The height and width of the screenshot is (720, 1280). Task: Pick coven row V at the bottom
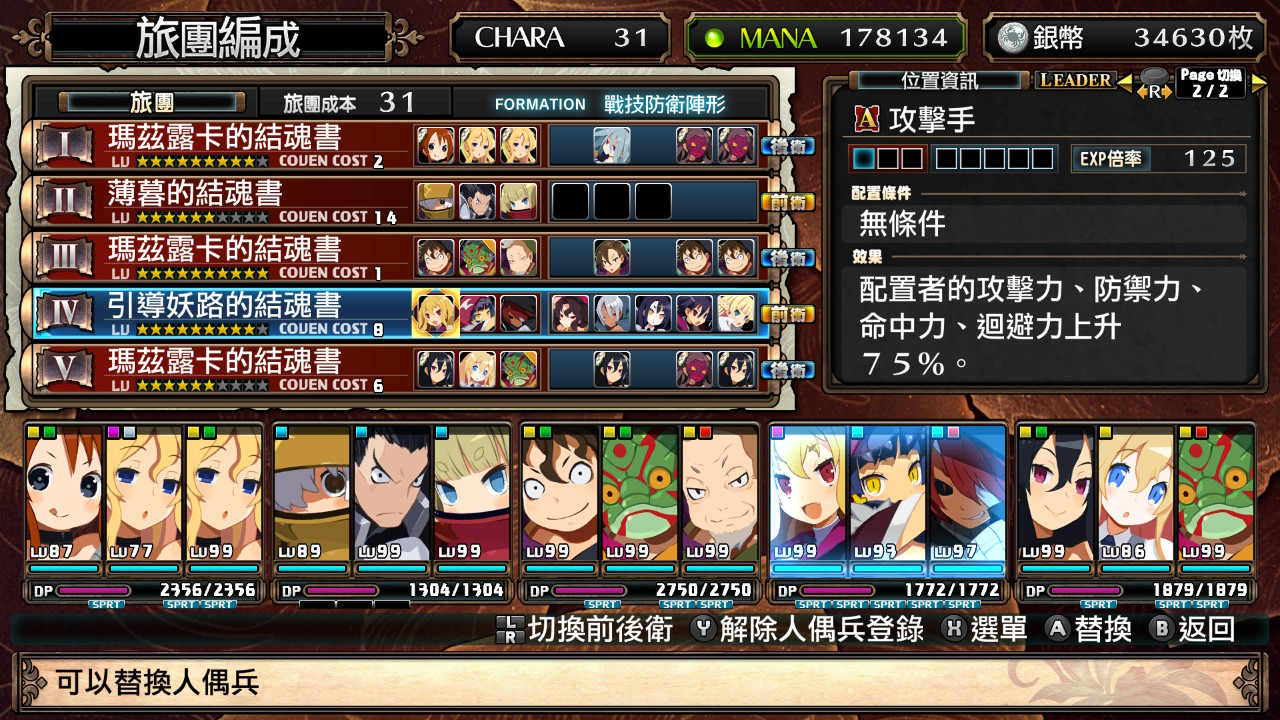pos(225,369)
